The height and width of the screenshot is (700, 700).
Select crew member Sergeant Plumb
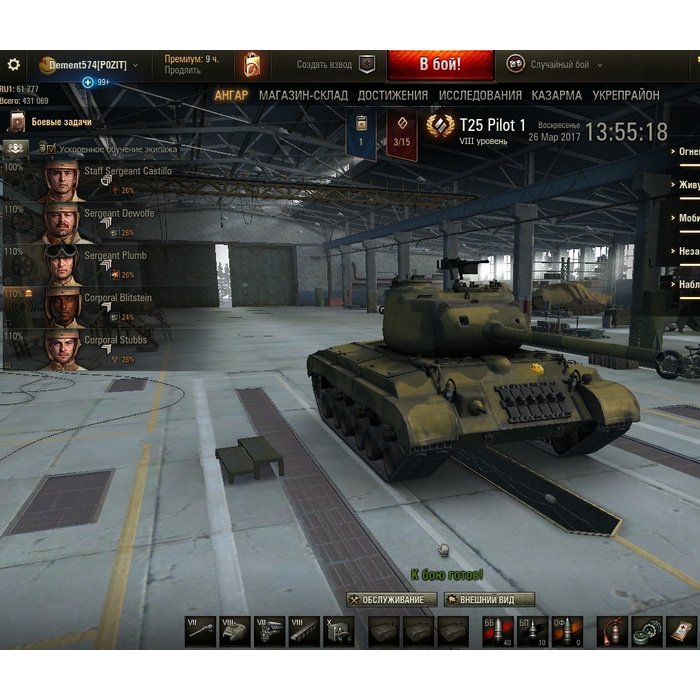click(114, 256)
